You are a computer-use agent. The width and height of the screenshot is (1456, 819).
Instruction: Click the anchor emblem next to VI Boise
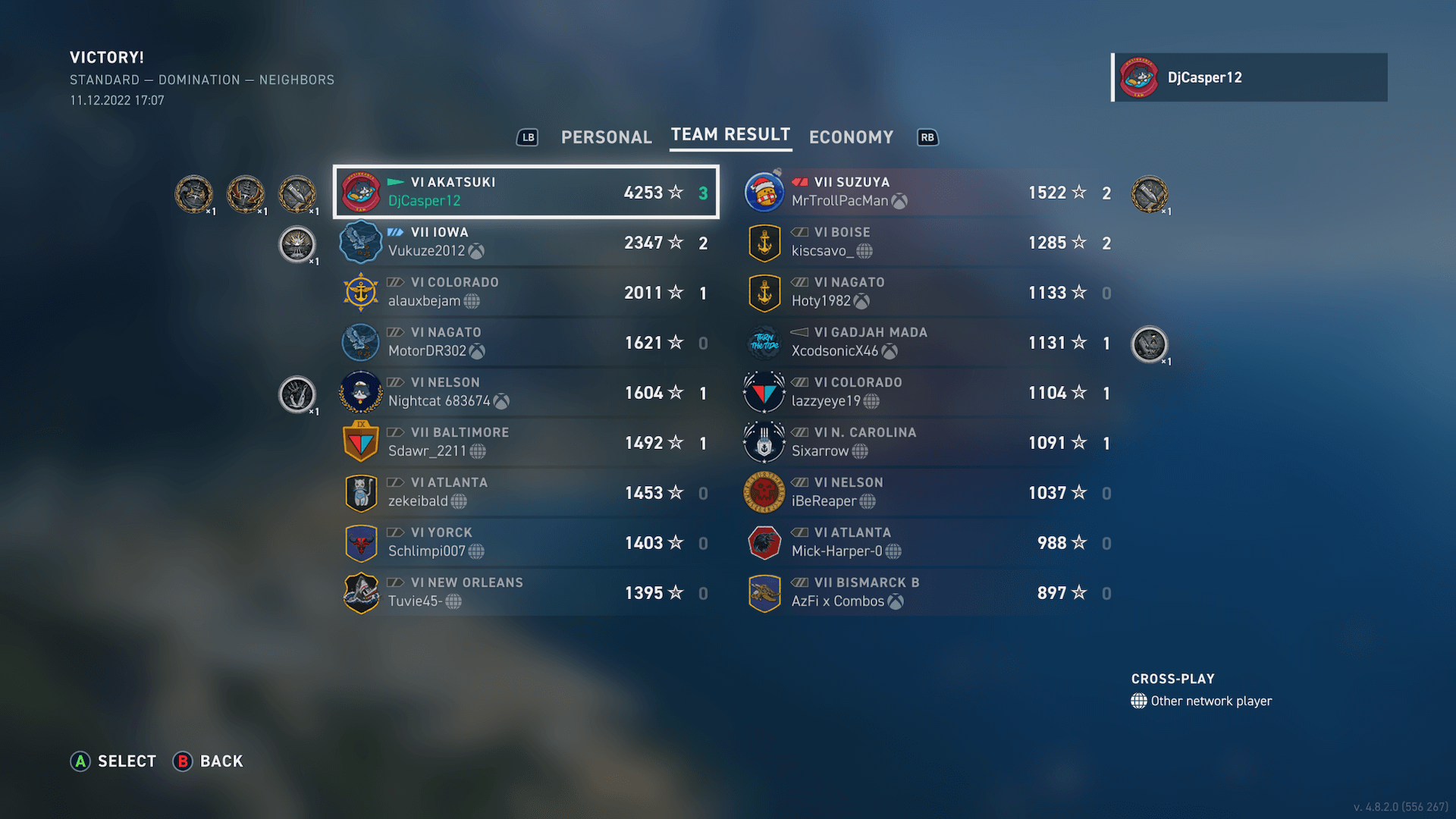click(x=764, y=241)
